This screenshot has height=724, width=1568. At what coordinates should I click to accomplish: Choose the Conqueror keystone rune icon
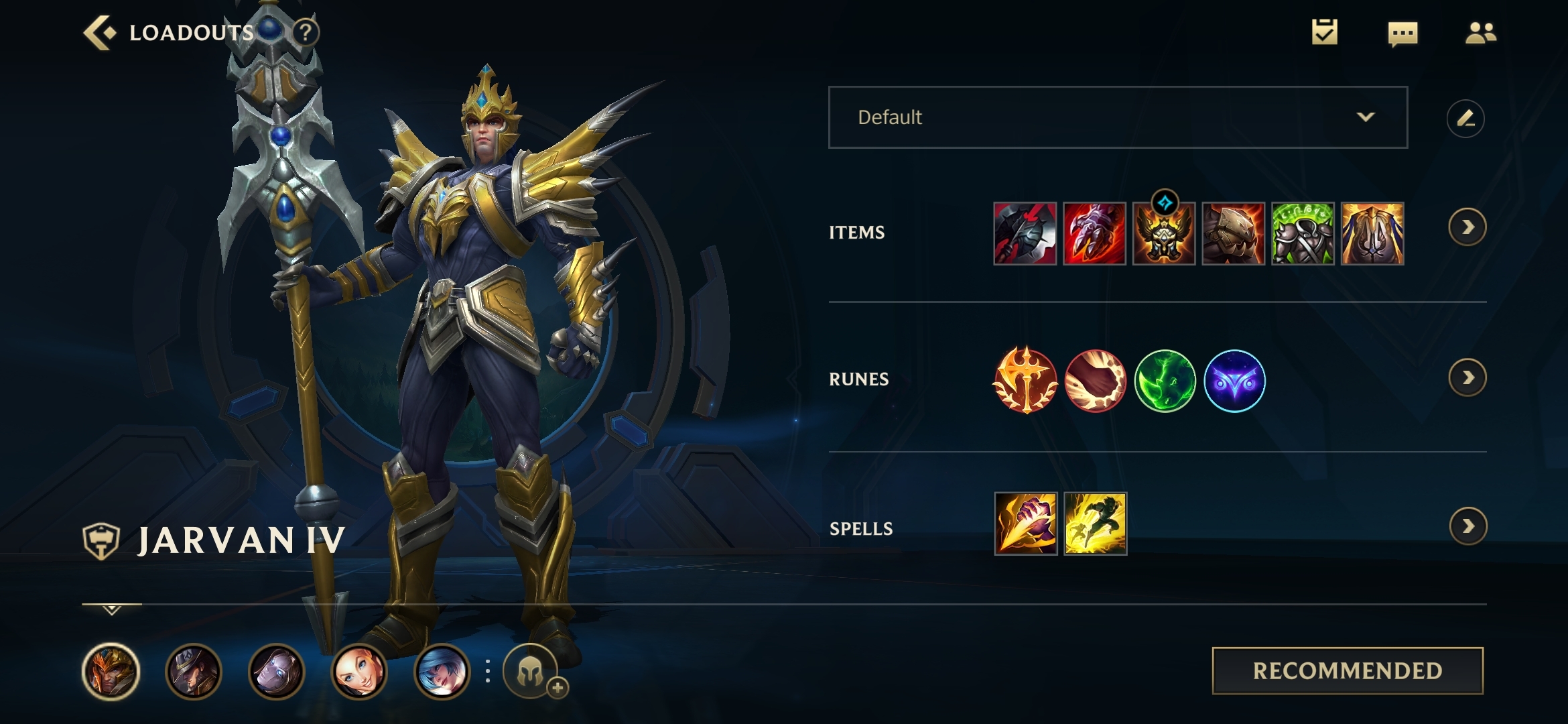[1025, 380]
